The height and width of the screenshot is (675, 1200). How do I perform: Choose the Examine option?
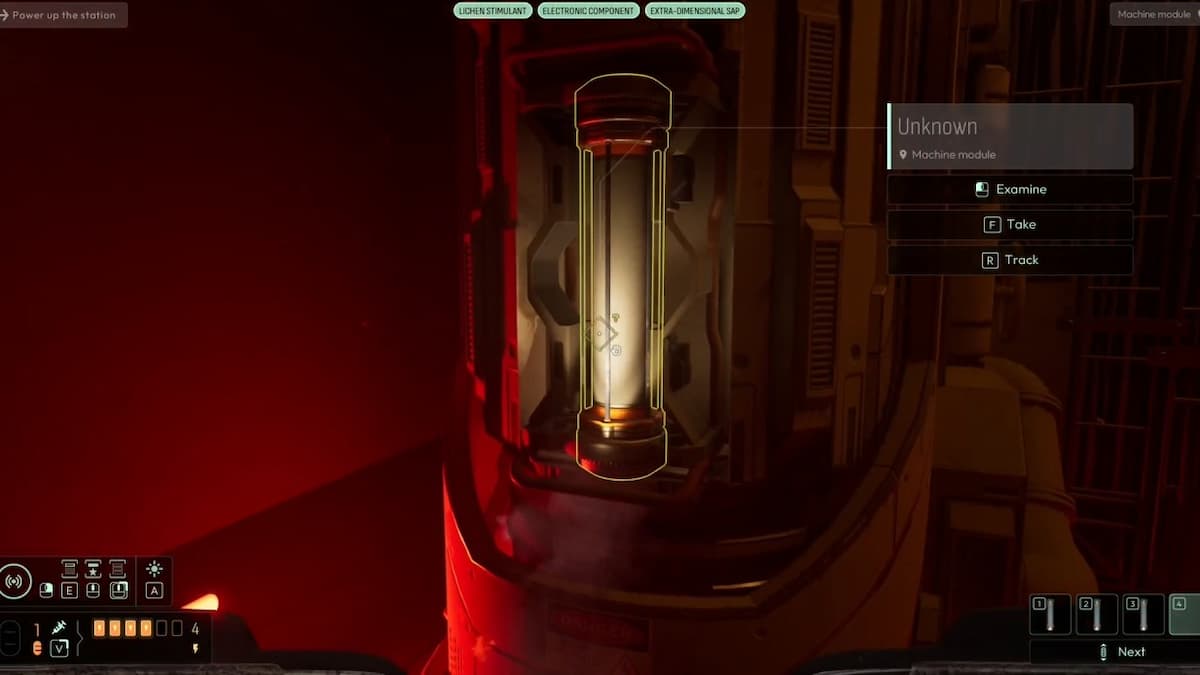click(x=1010, y=189)
